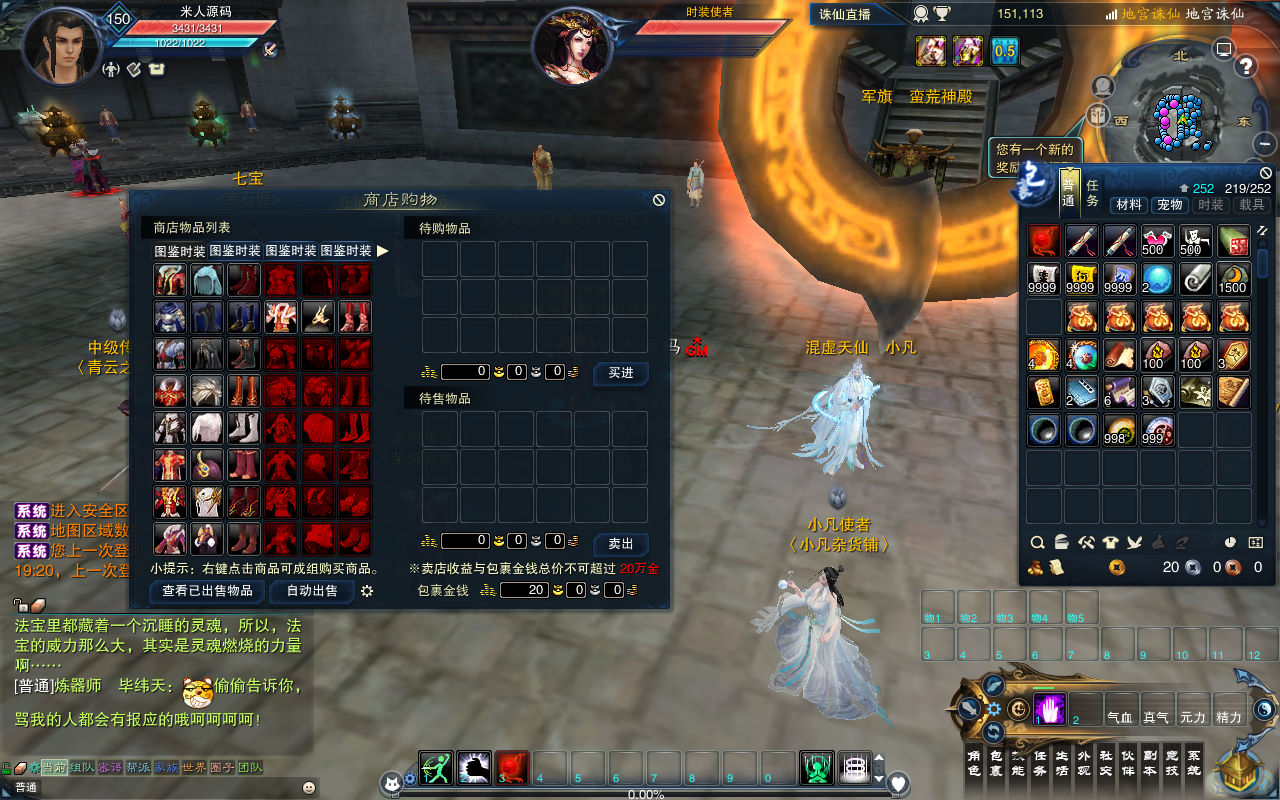This screenshot has height=800, width=1280.
Task: Close the inventory bag panel
Action: [x=1266, y=172]
